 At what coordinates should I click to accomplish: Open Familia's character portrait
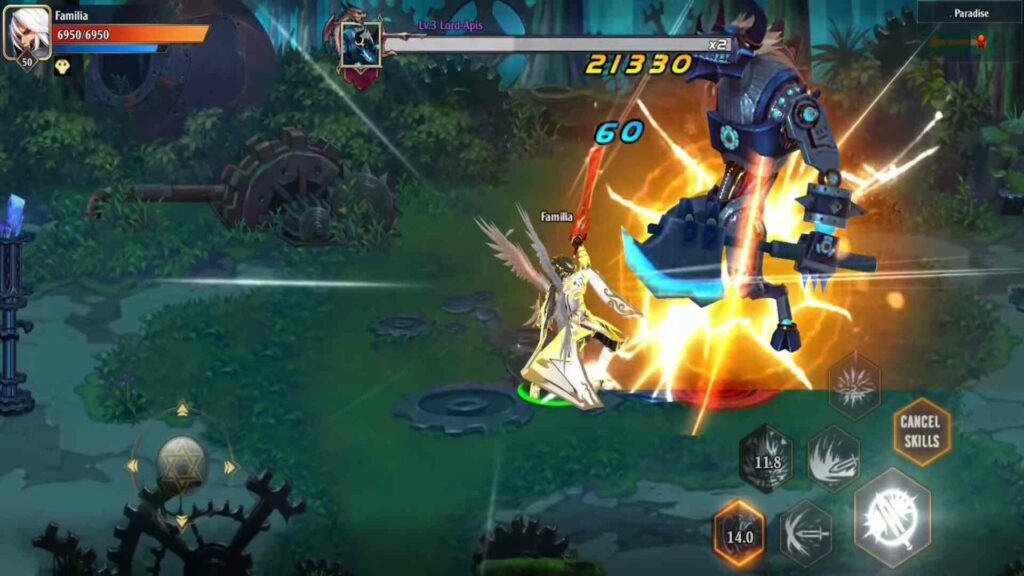(x=25, y=34)
